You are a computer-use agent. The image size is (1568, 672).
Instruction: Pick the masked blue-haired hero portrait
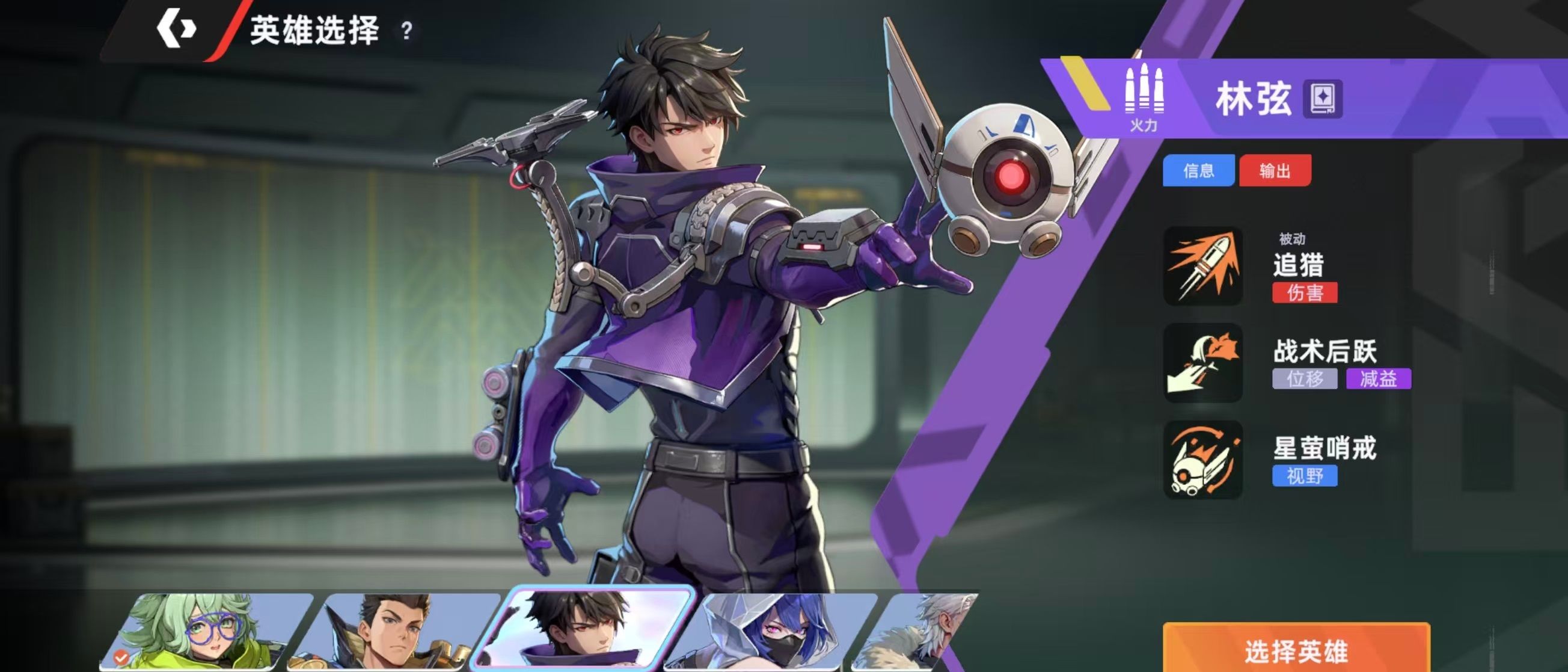pyautogui.click(x=772, y=632)
